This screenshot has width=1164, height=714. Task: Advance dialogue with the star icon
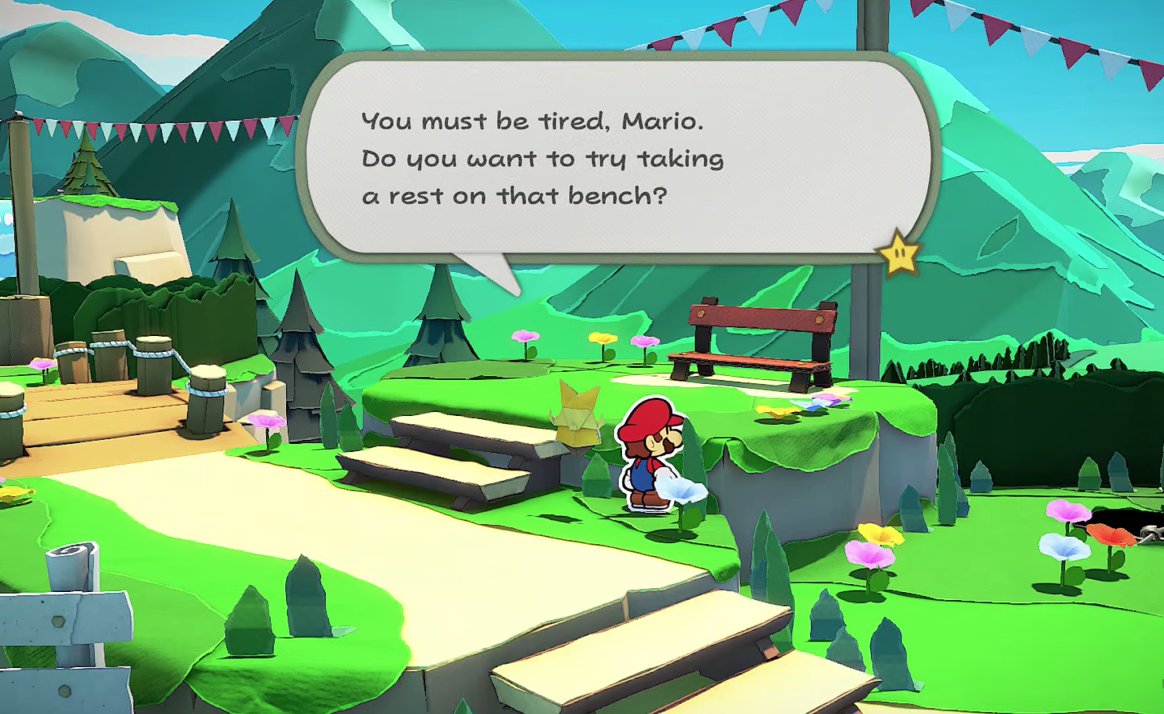click(x=897, y=253)
